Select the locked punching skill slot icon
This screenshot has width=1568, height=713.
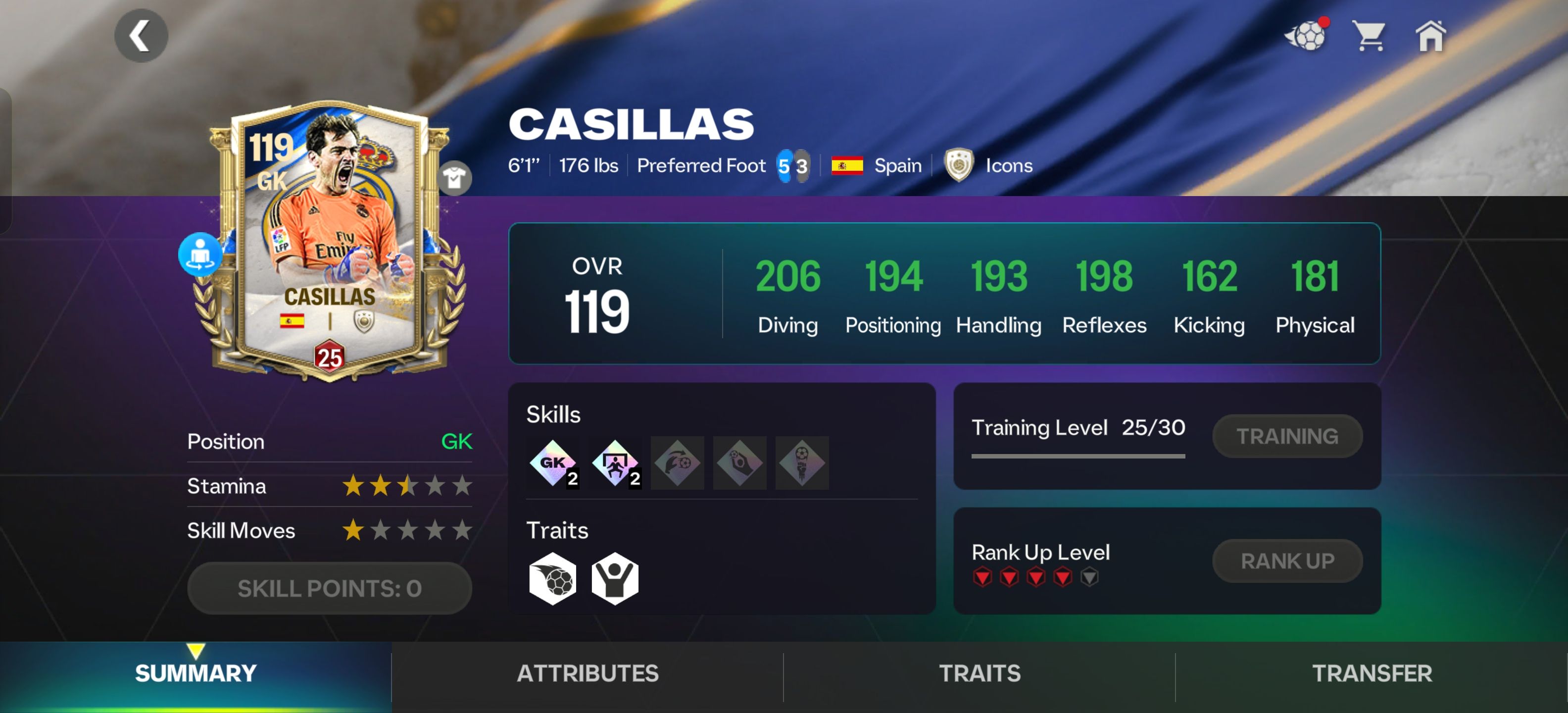click(x=802, y=463)
